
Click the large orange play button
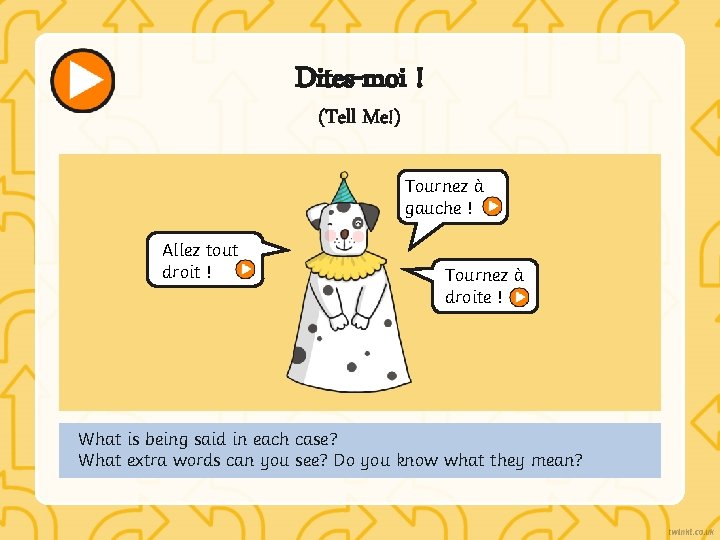pos(83,80)
